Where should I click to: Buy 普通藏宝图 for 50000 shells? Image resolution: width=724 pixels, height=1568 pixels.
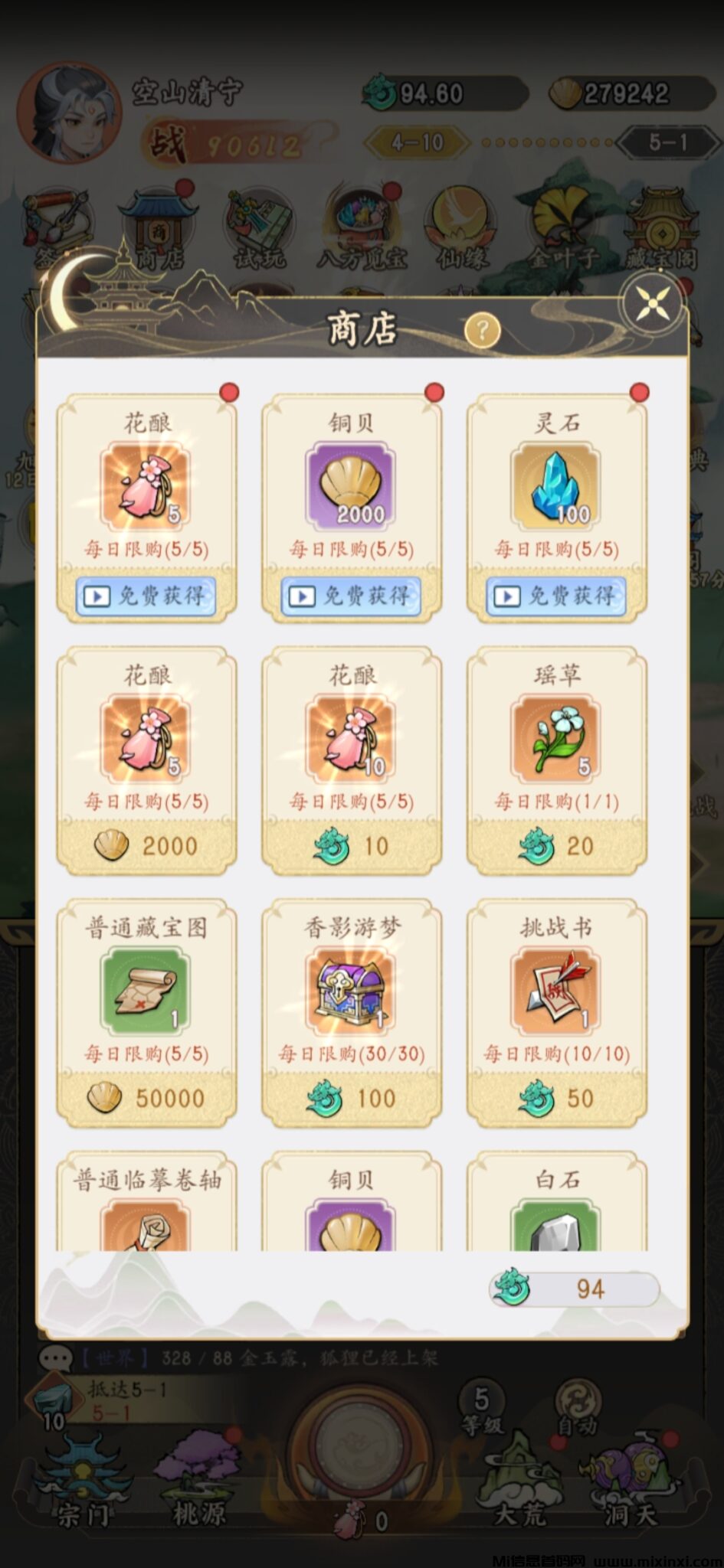point(146,1098)
